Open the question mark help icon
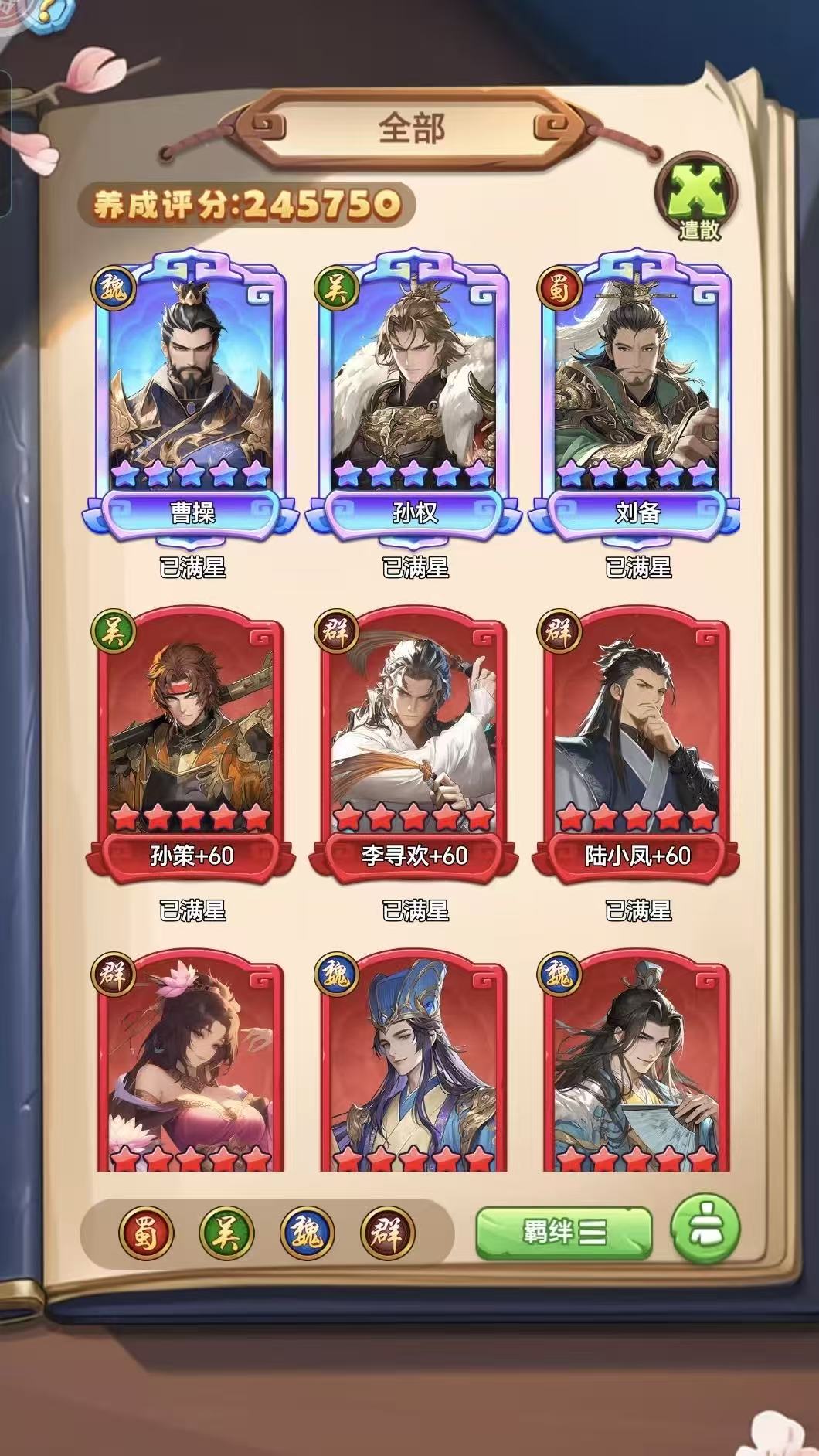819x1456 pixels. pos(45,13)
